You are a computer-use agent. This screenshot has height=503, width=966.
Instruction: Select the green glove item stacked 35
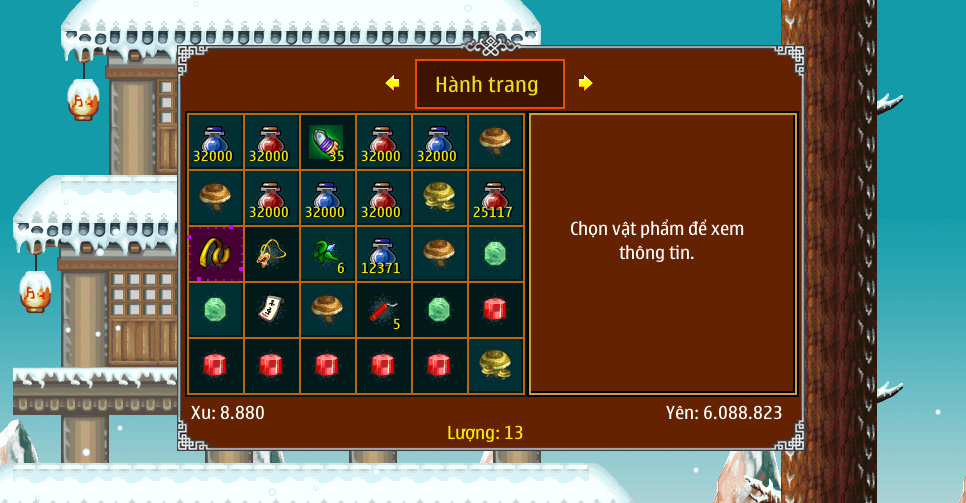click(x=327, y=142)
